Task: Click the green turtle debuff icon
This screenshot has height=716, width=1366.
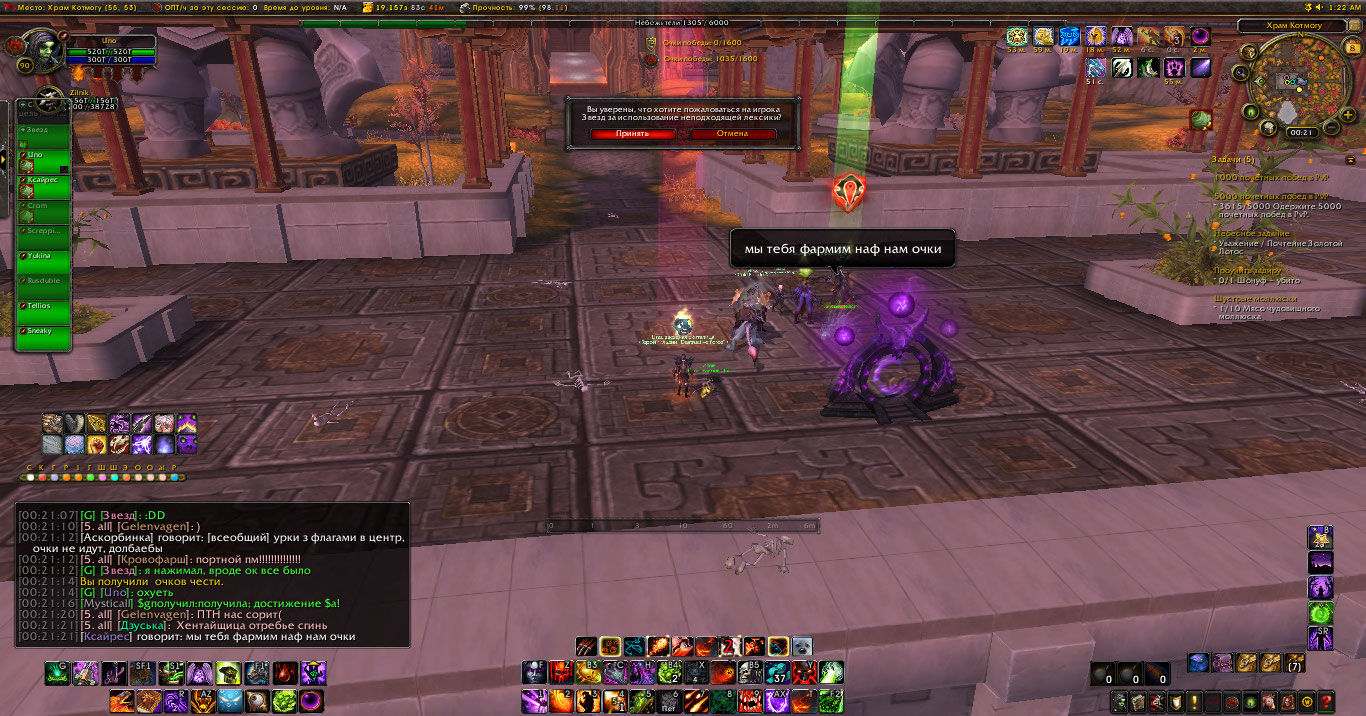Action: click(x=1201, y=120)
